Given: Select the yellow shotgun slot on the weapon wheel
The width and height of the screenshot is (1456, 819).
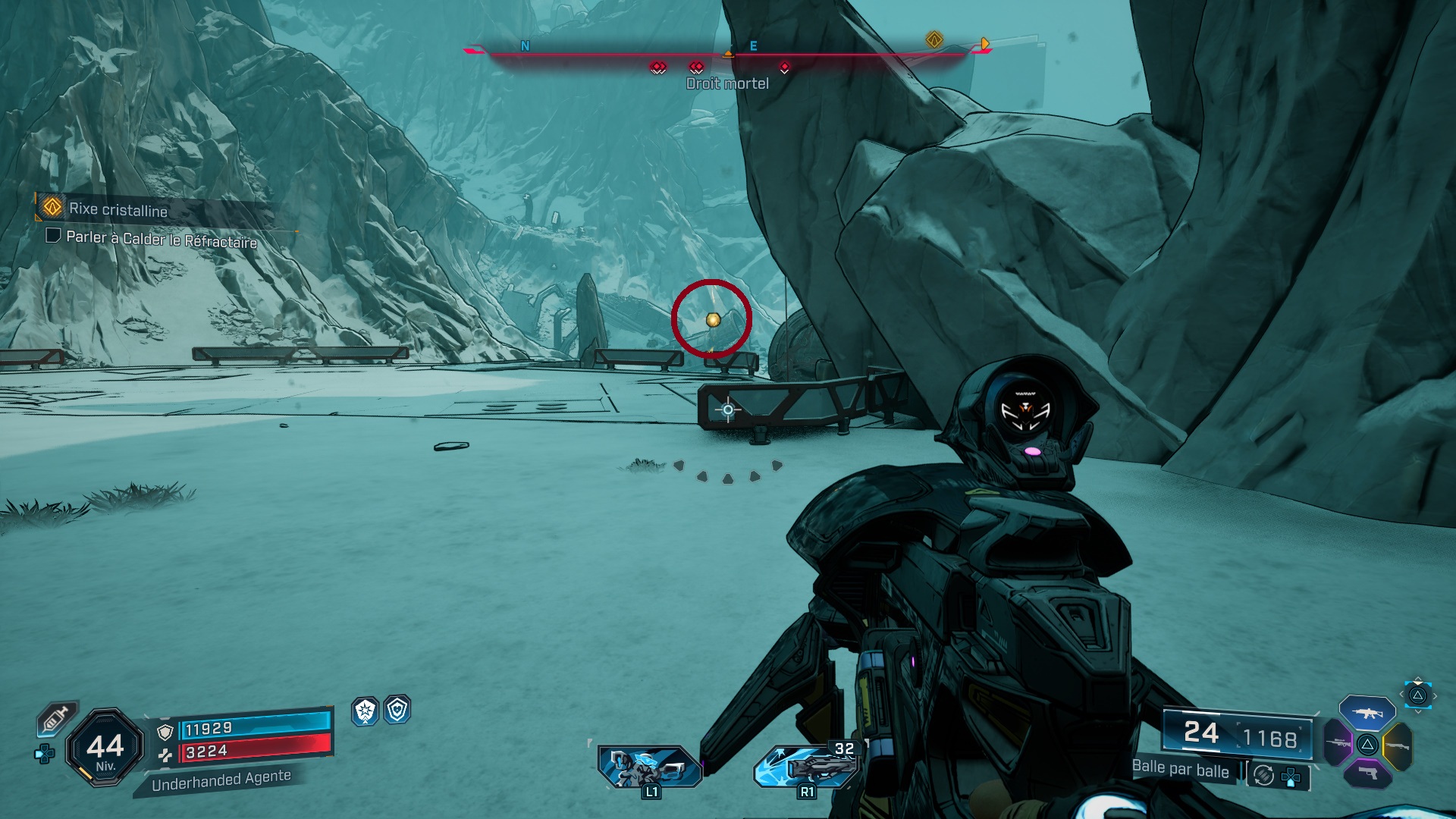Looking at the screenshot, I should (1399, 745).
